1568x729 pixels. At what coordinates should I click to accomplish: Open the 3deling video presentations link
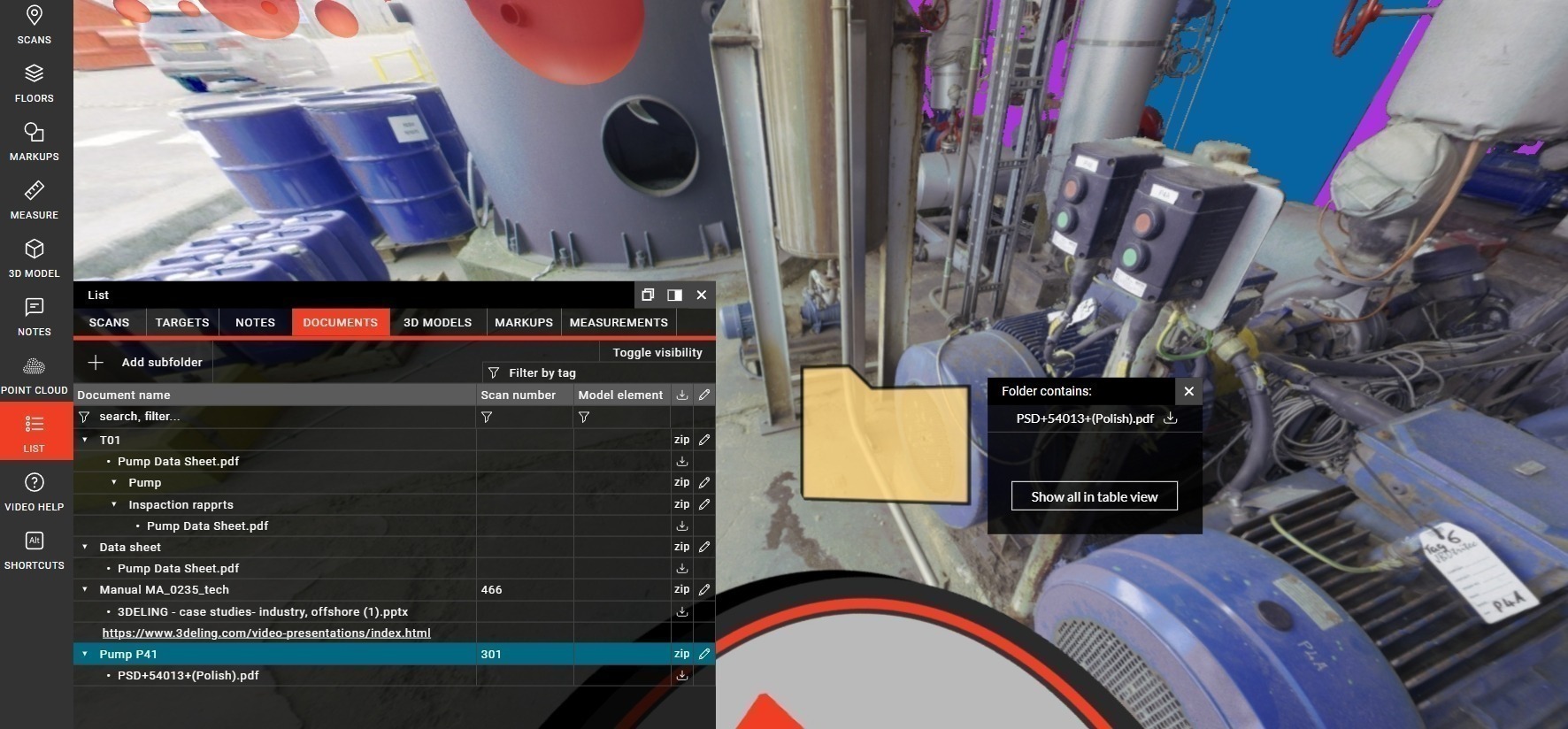coord(265,633)
